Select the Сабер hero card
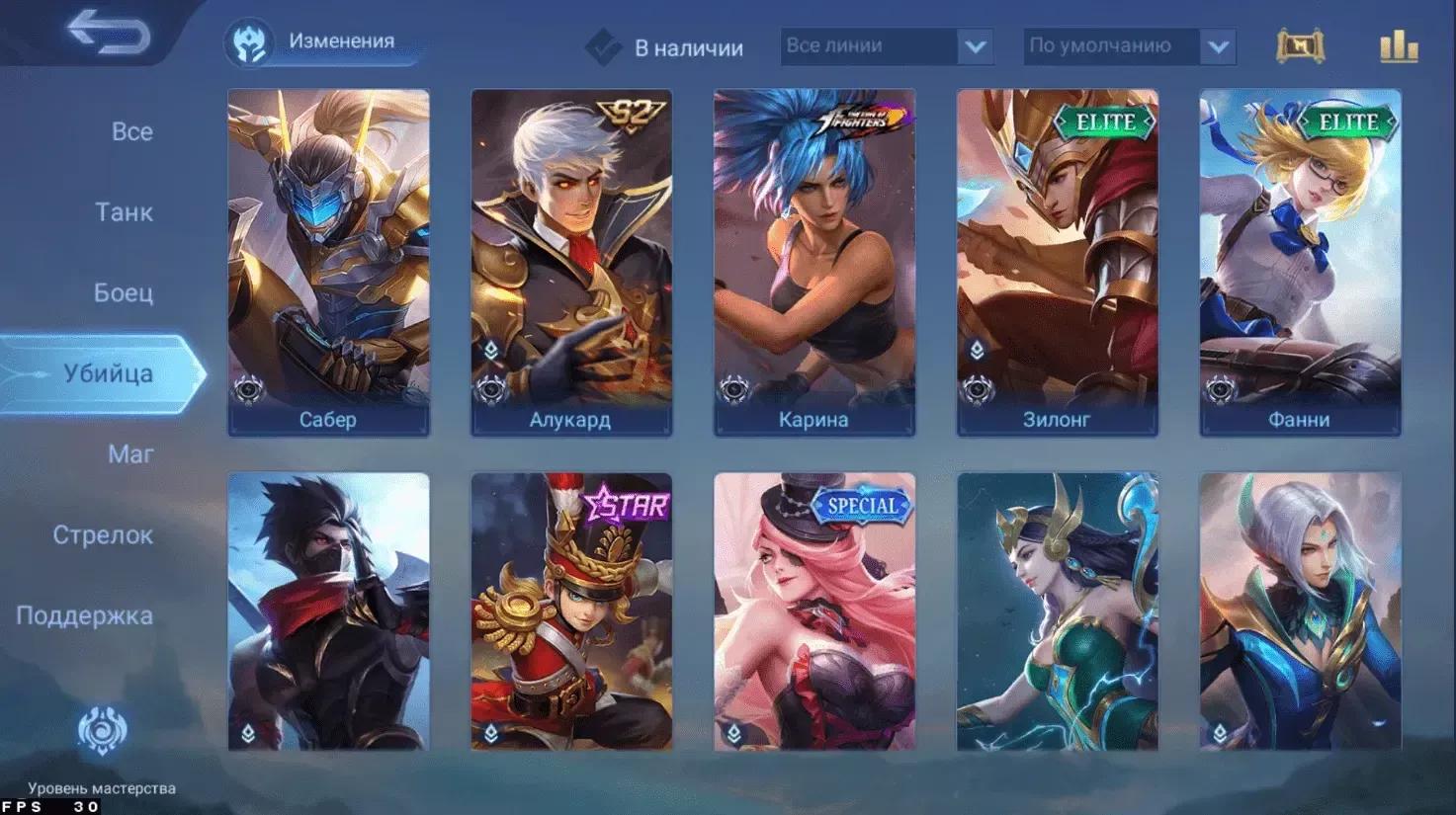The height and width of the screenshot is (815, 1456). [x=328, y=262]
